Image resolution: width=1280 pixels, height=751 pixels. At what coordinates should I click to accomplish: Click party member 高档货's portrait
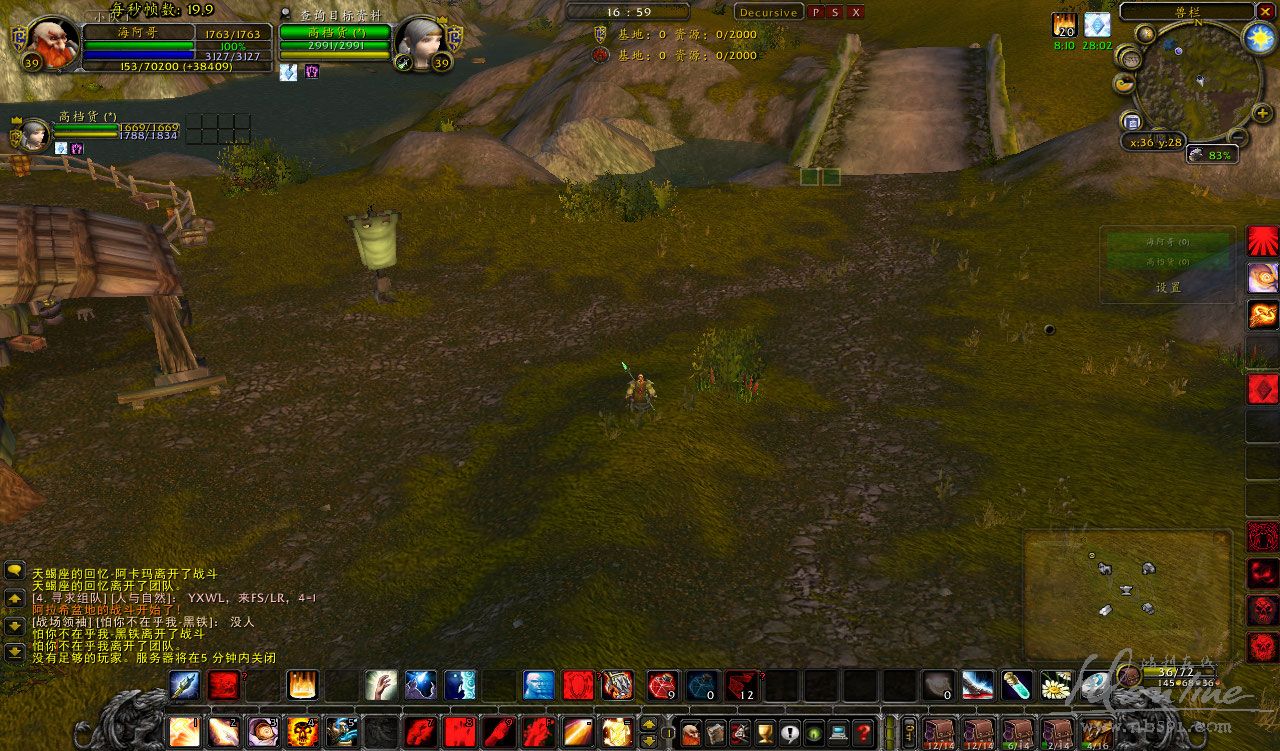tap(35, 134)
